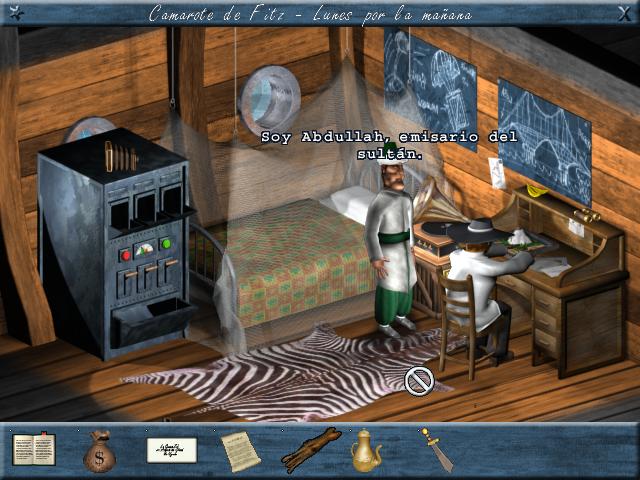Select the golden teapot item
The height and width of the screenshot is (480, 640).
[366, 451]
